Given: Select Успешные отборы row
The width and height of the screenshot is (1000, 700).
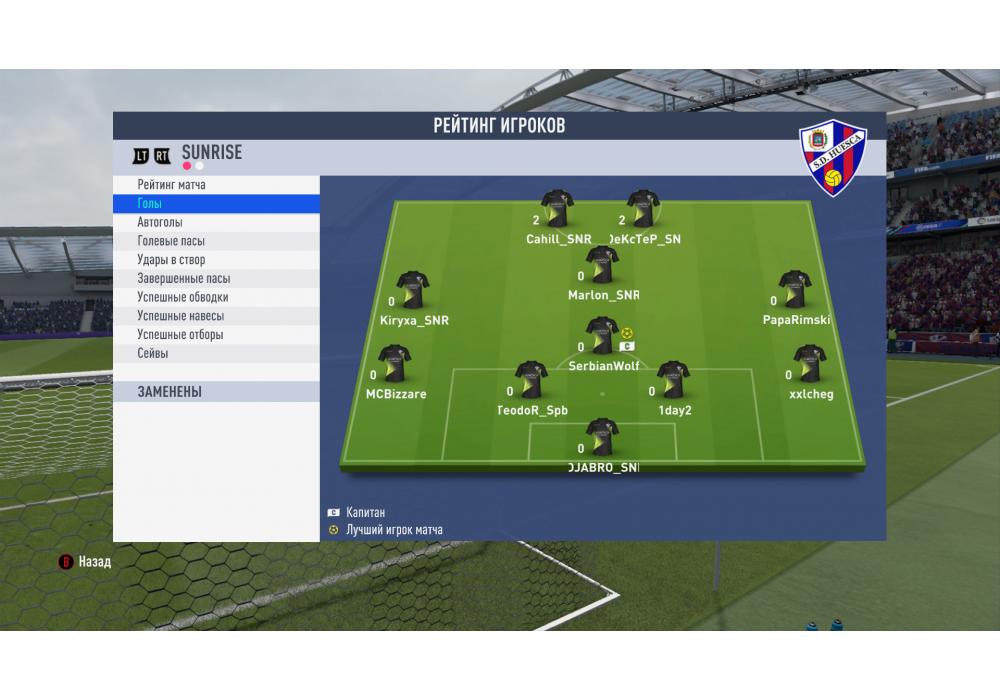Looking at the screenshot, I should pyautogui.click(x=181, y=335).
